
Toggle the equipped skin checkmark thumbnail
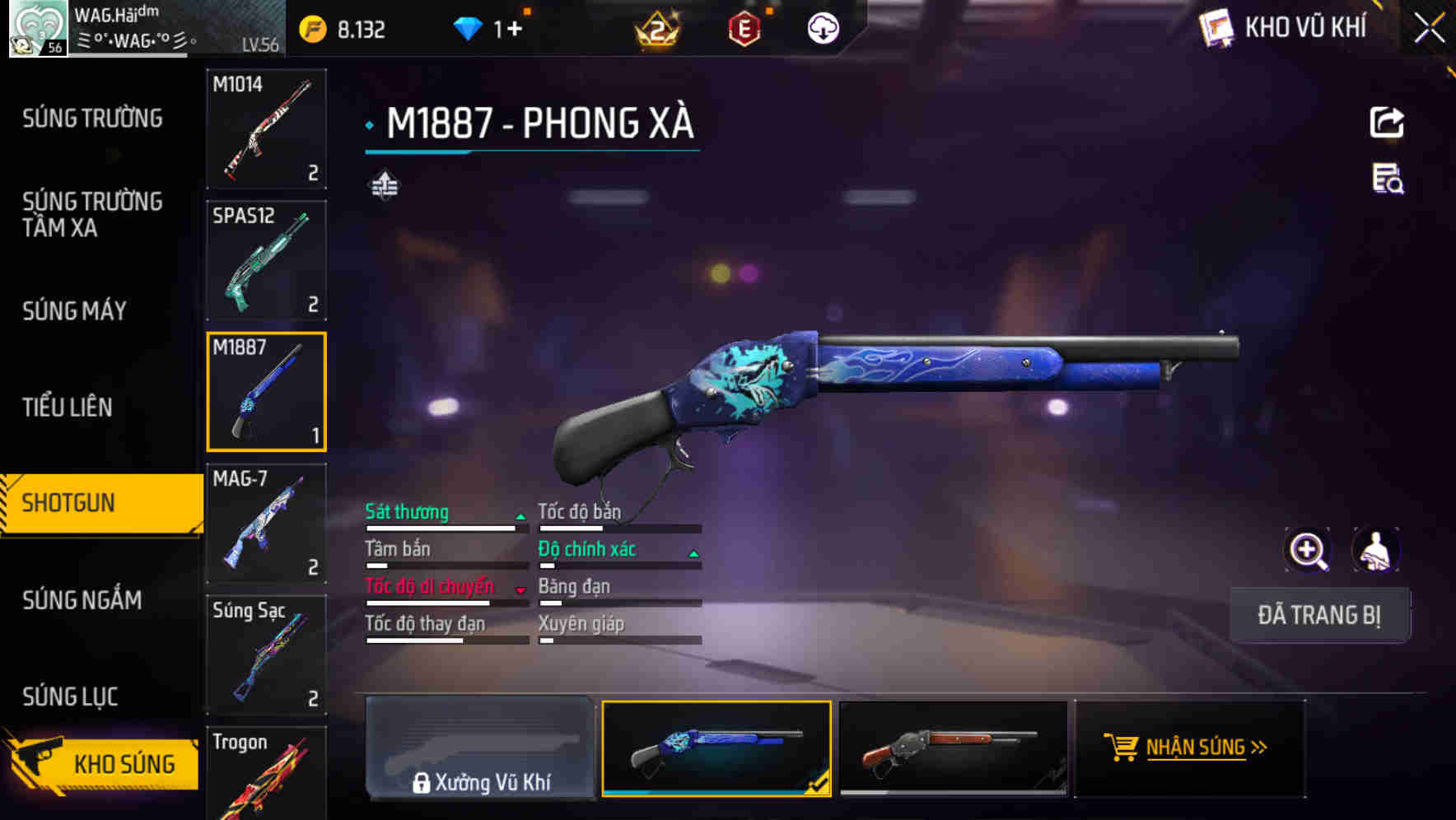pyautogui.click(x=715, y=748)
